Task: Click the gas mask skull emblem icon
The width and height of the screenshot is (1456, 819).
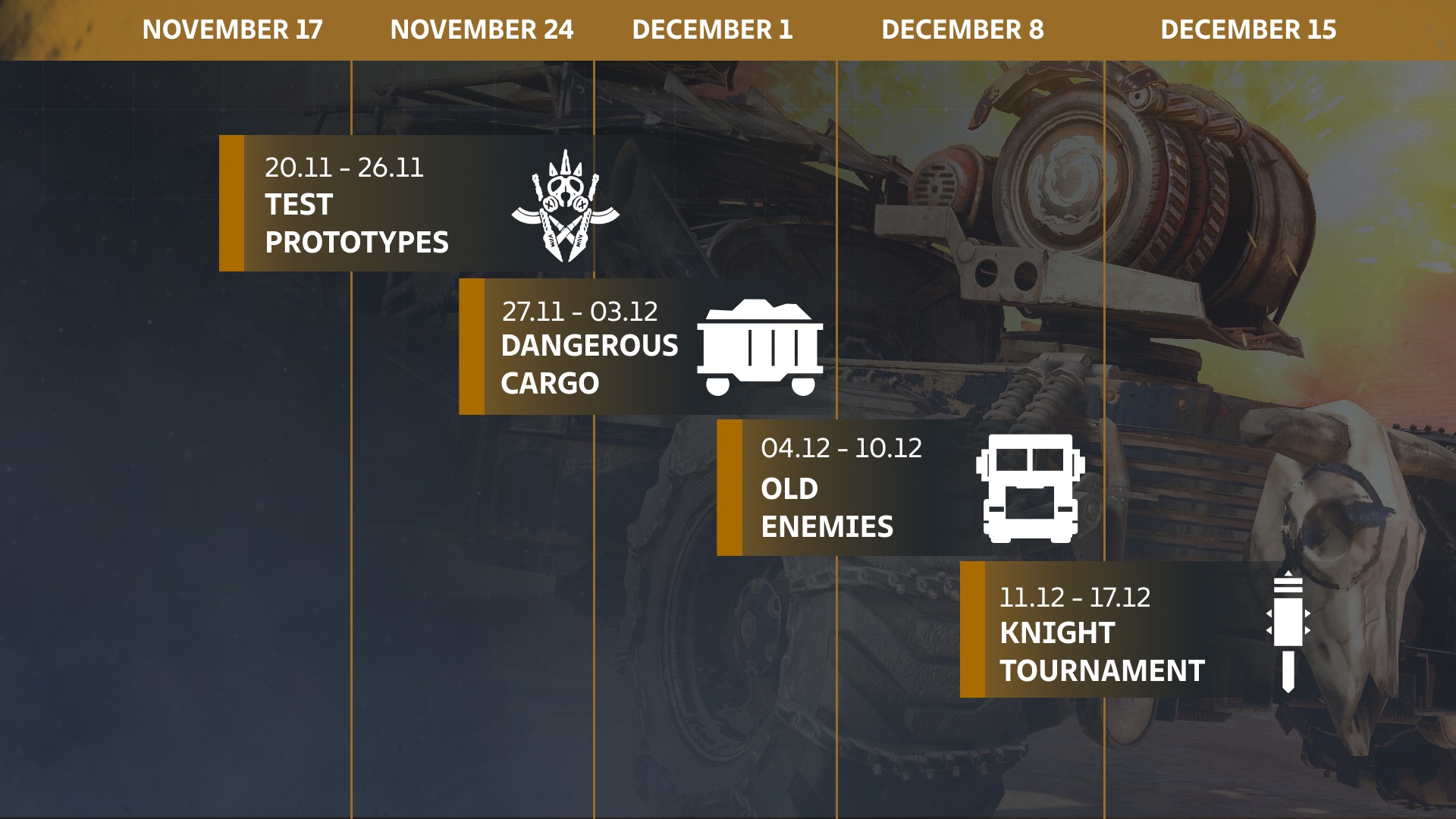Action: pos(565,206)
